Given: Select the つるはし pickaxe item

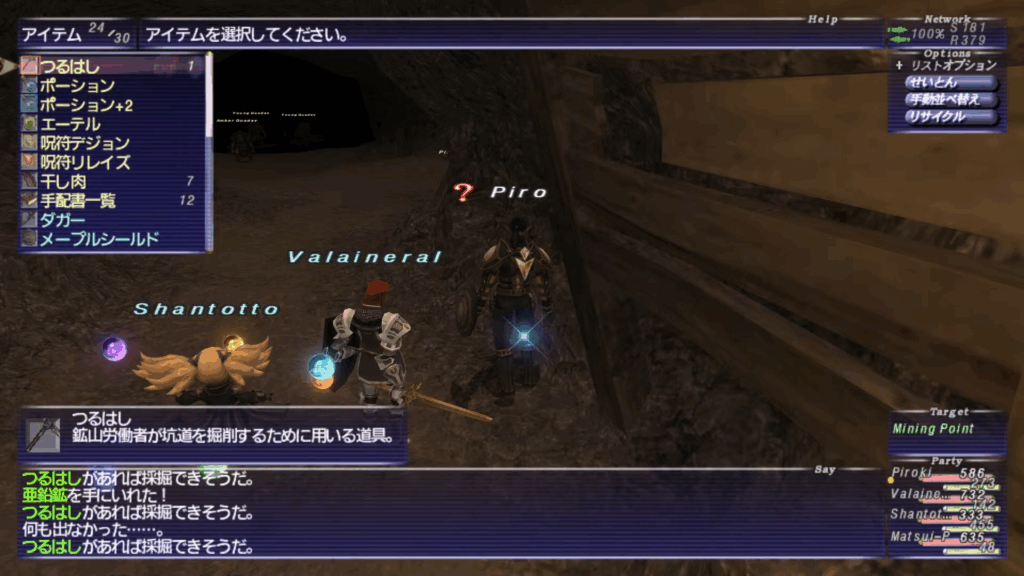Looking at the screenshot, I should pyautogui.click(x=110, y=67).
